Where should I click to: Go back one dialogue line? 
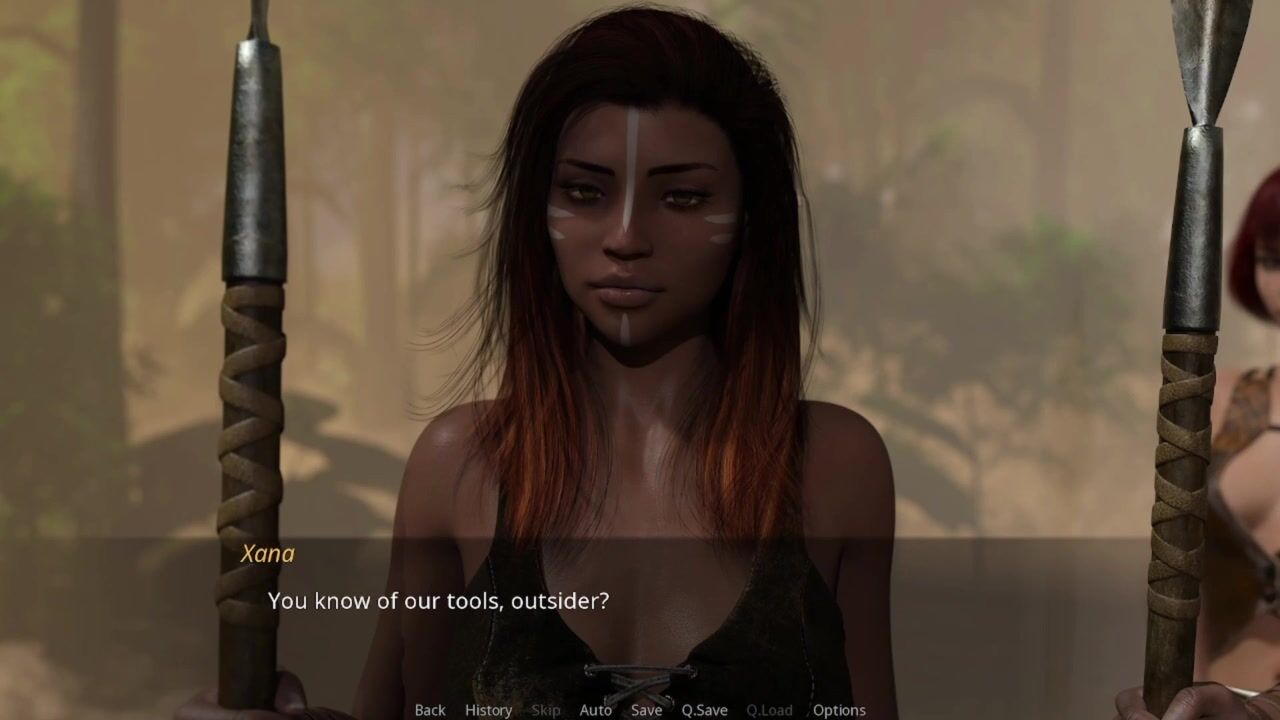430,710
